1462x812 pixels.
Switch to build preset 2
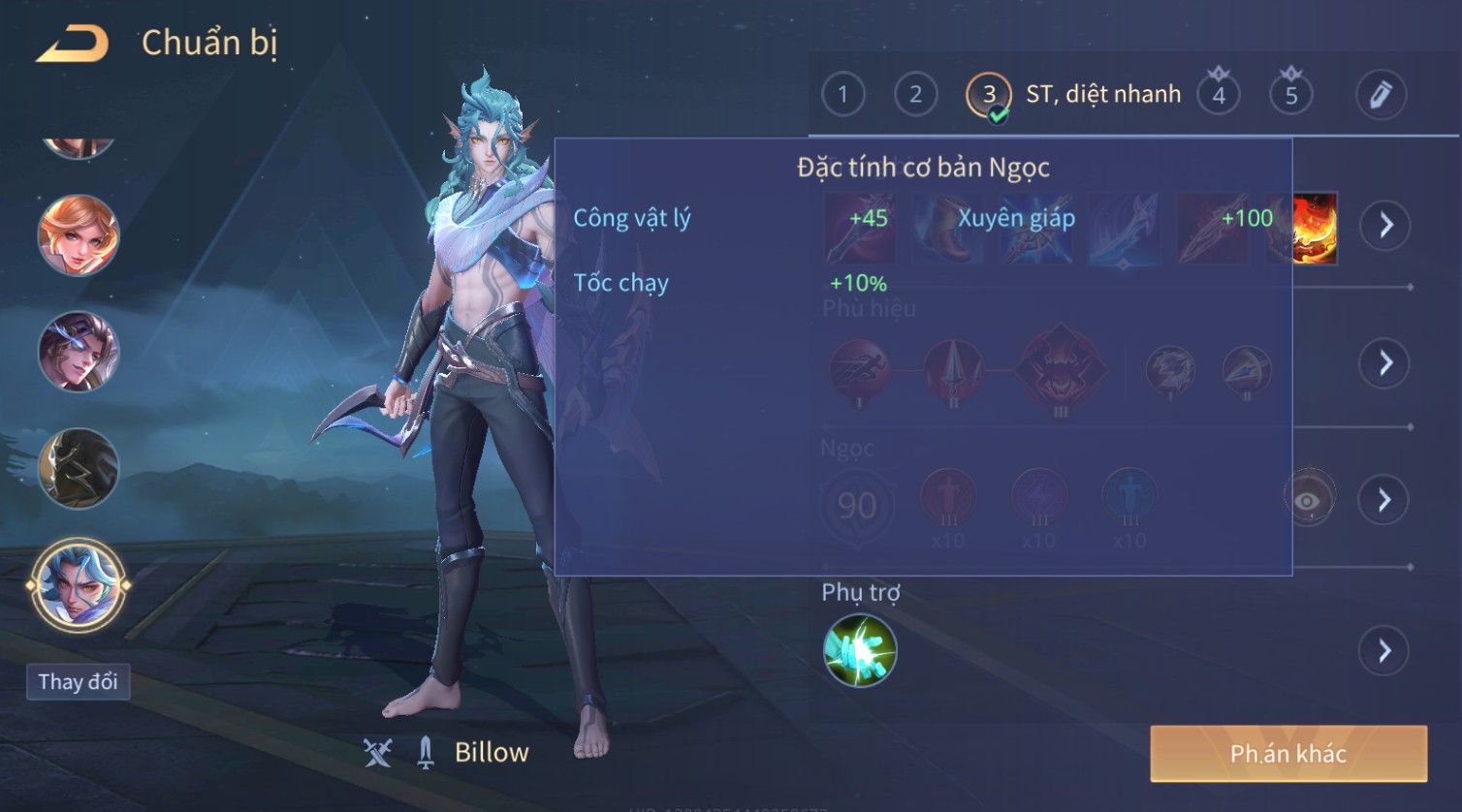[915, 95]
